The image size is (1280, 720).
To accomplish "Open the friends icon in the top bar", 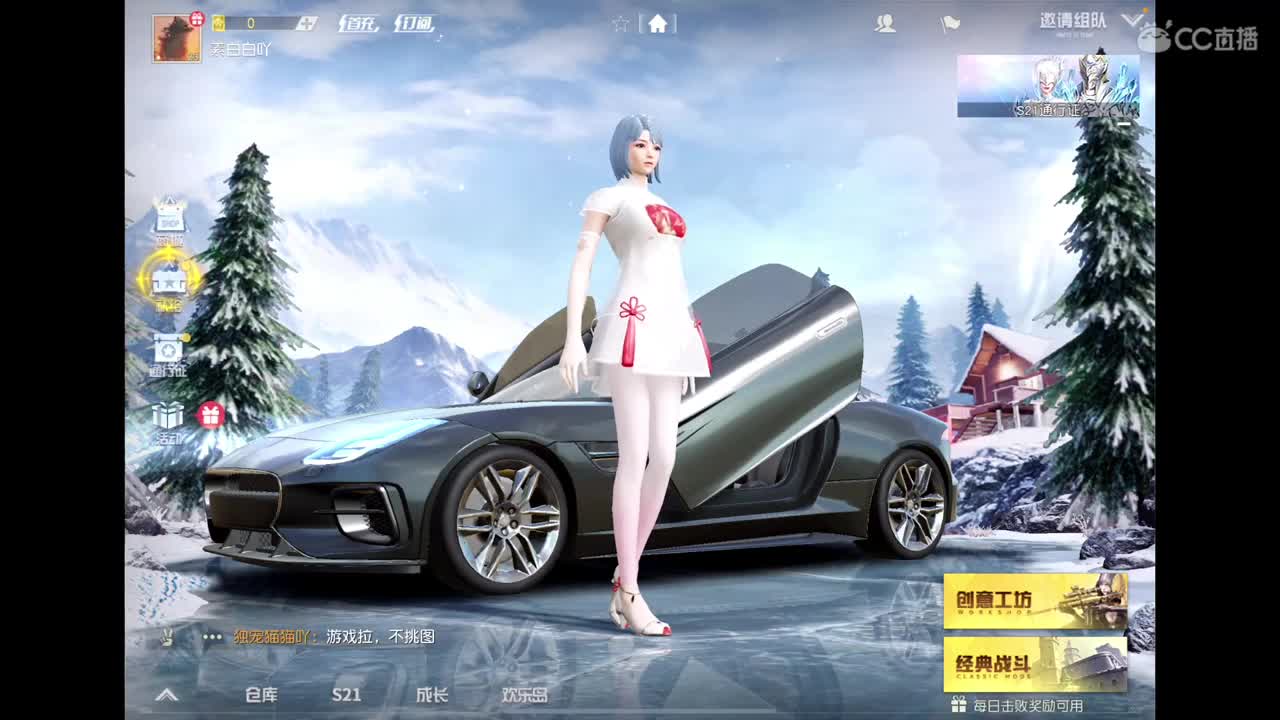I will (885, 24).
